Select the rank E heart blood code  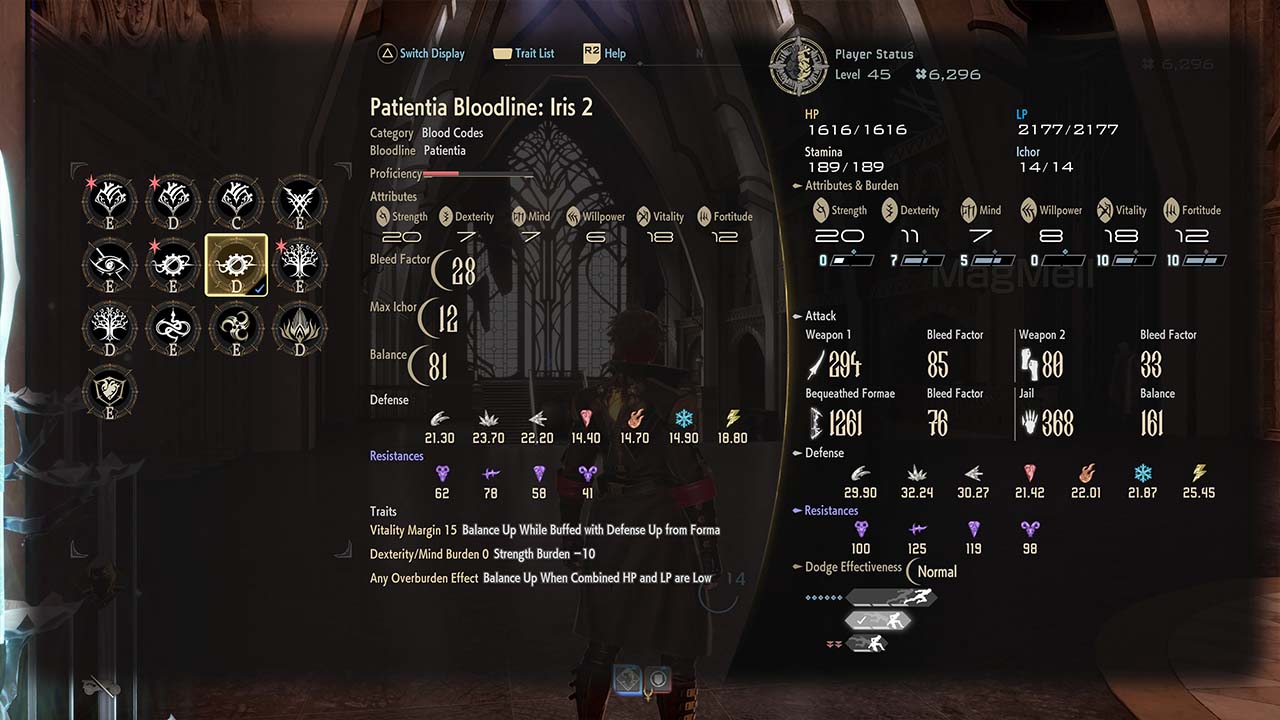tap(110, 201)
